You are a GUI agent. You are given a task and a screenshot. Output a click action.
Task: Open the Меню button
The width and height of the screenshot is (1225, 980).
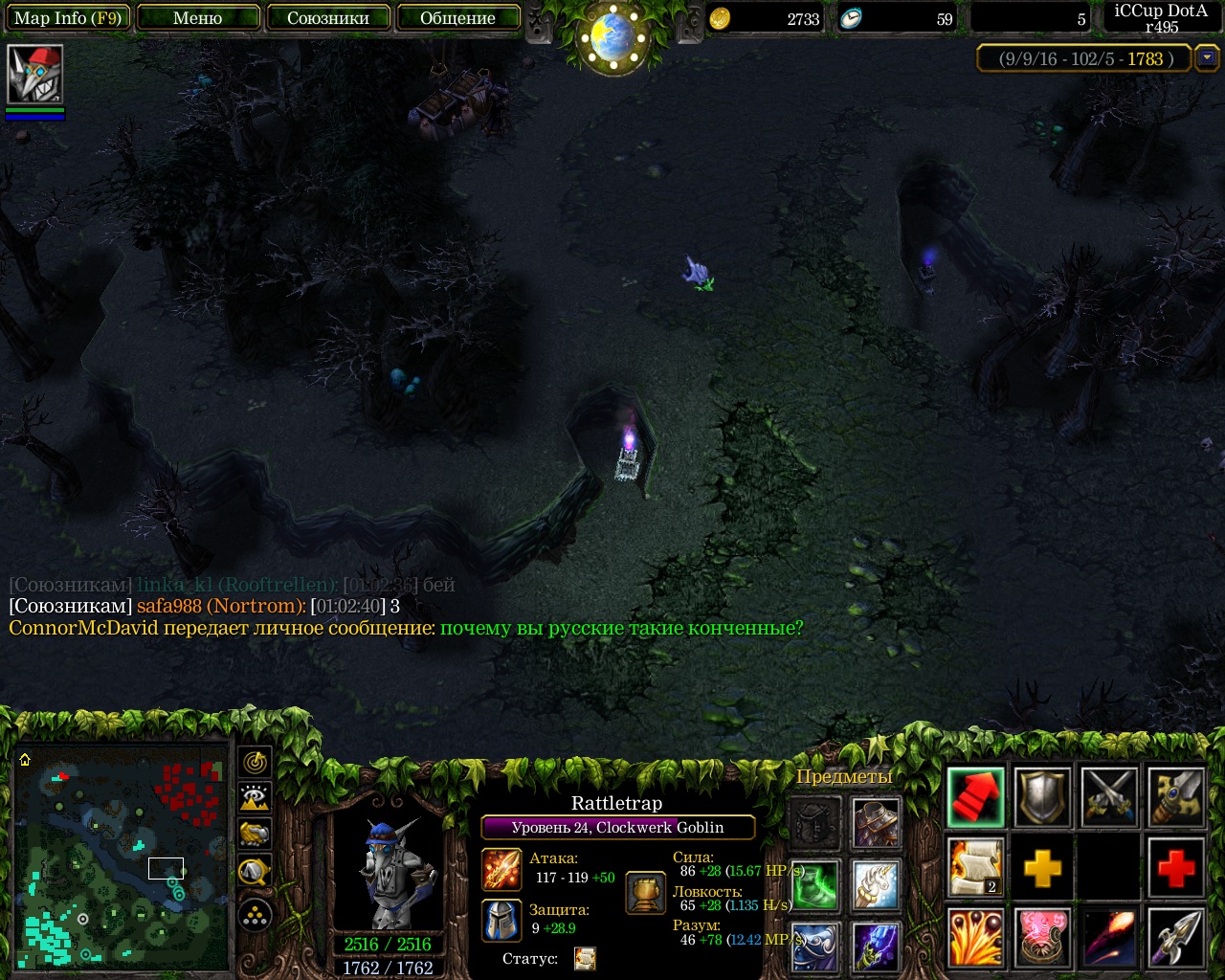(198, 18)
